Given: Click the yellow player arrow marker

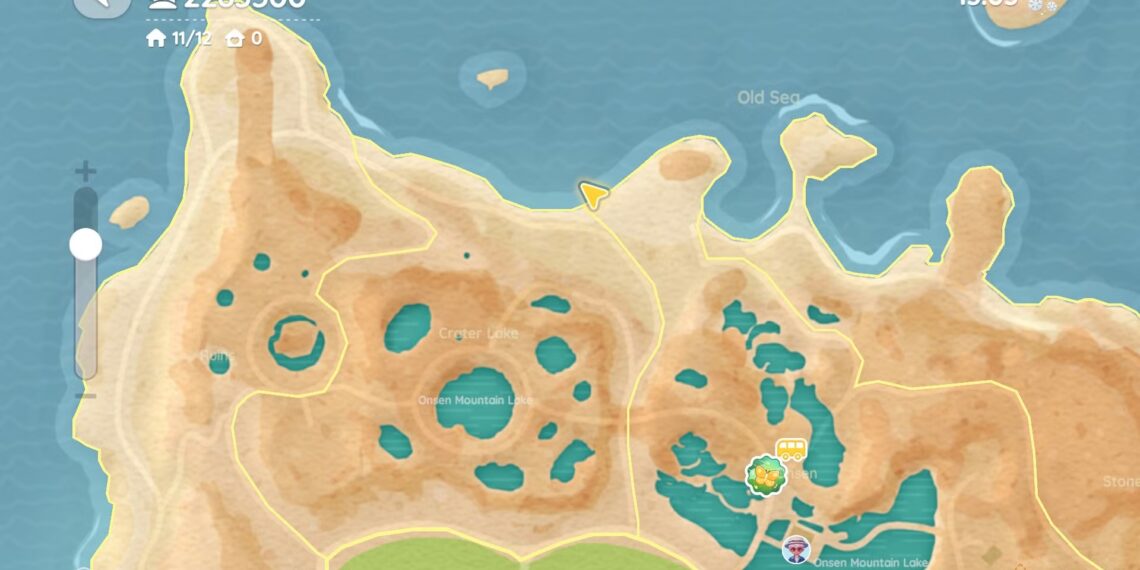Looking at the screenshot, I should tap(593, 194).
